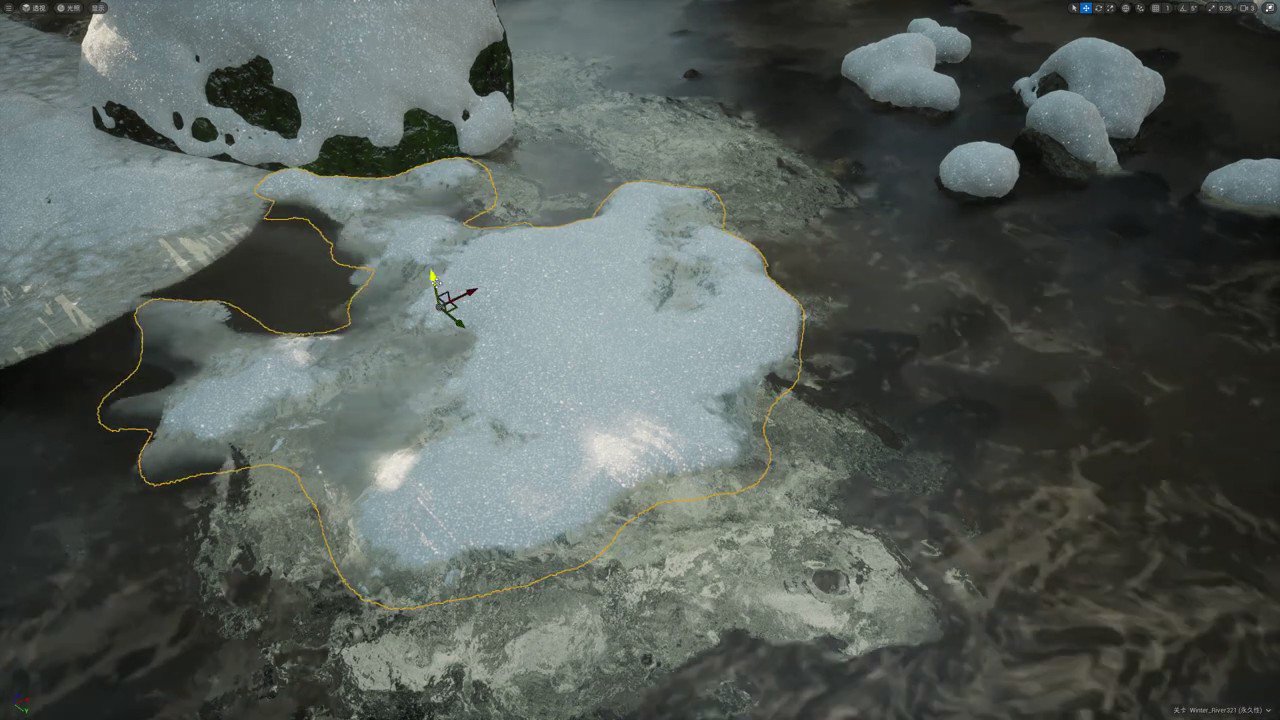Activate the Scale tool
The width and height of the screenshot is (1280, 720).
[x=1108, y=8]
